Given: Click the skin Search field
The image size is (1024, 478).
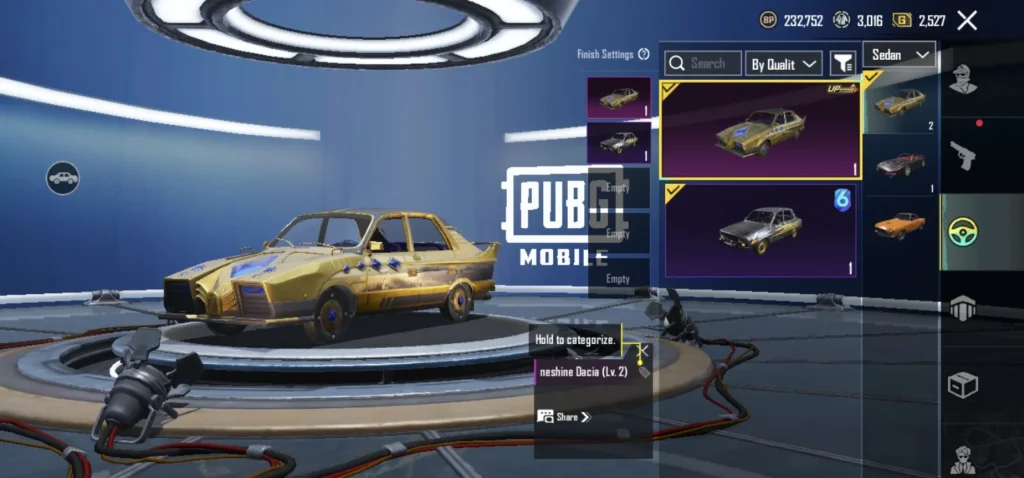Looking at the screenshot, I should point(705,63).
